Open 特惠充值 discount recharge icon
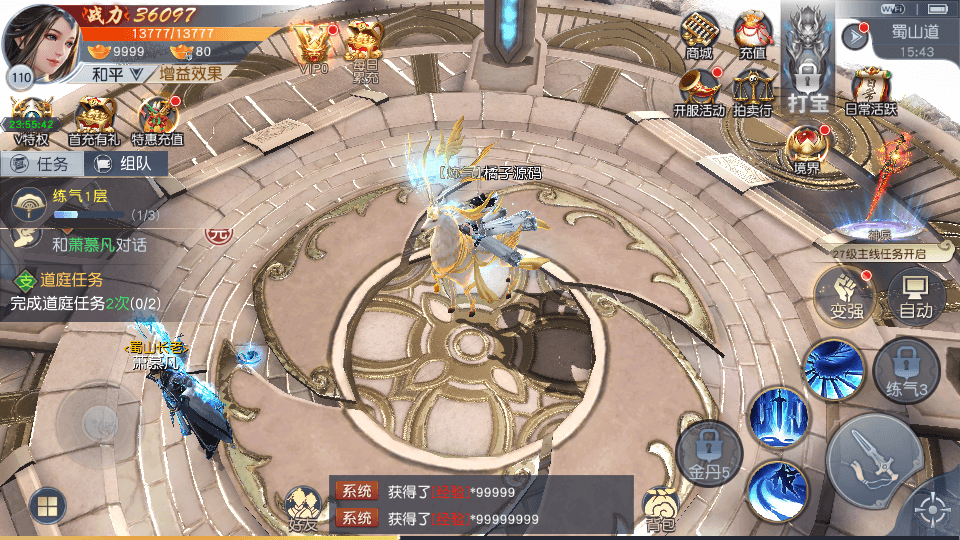The width and height of the screenshot is (960, 540). coord(157,121)
